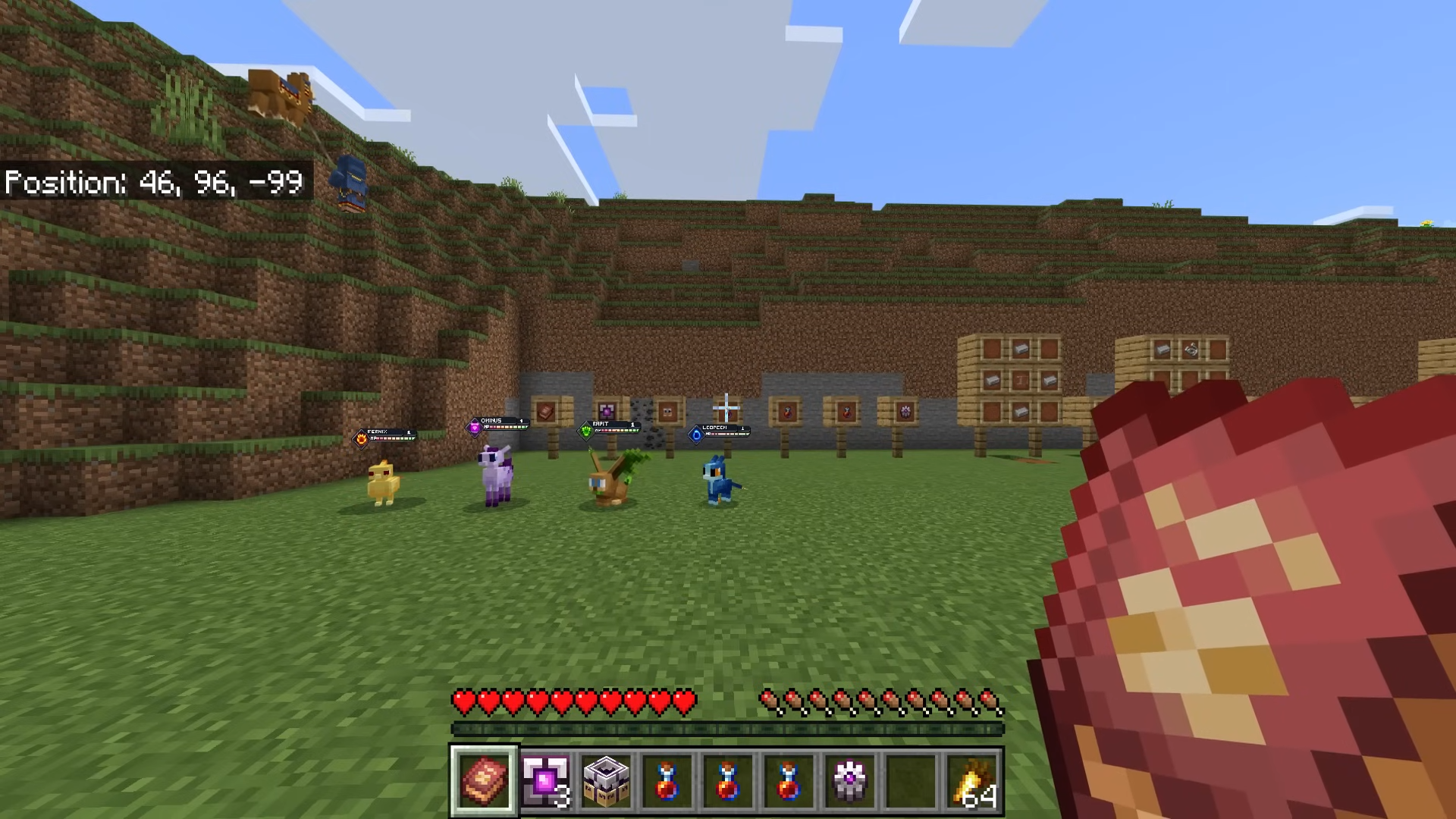Click the Position coordinates text overlay
Image resolution: width=1456 pixels, height=819 pixels.
[x=152, y=182]
